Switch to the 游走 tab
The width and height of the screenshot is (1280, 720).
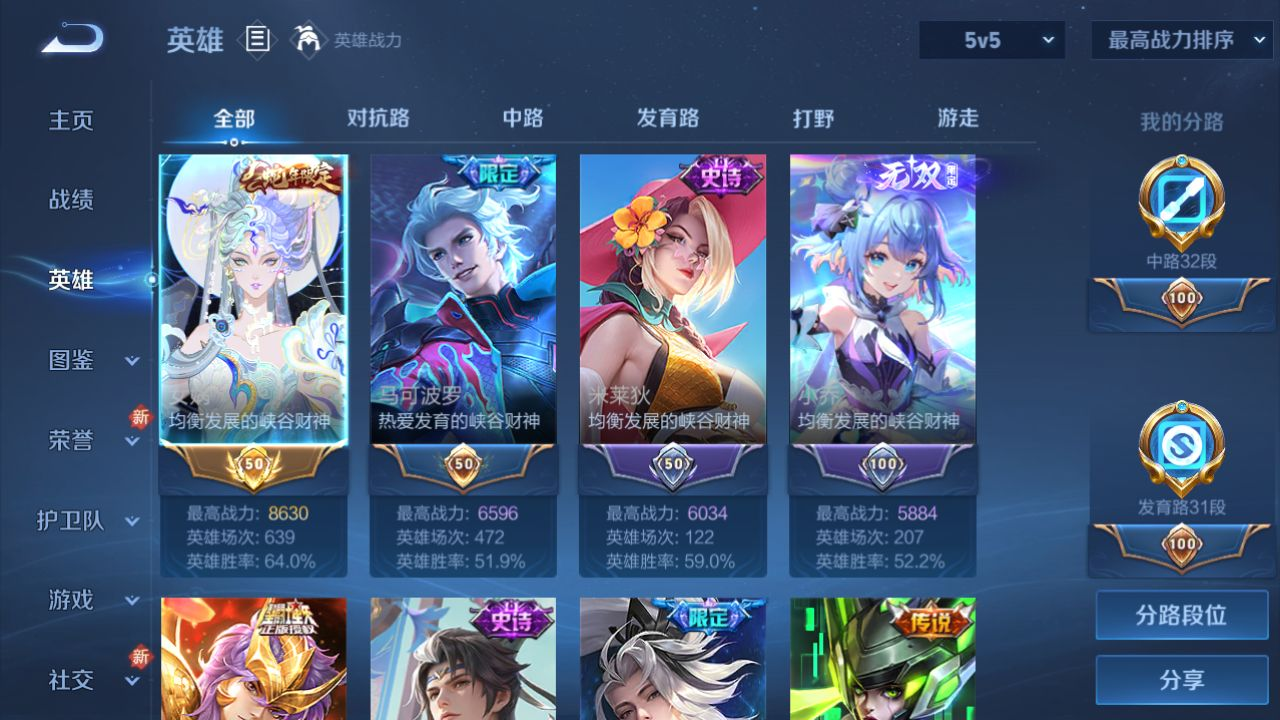958,118
